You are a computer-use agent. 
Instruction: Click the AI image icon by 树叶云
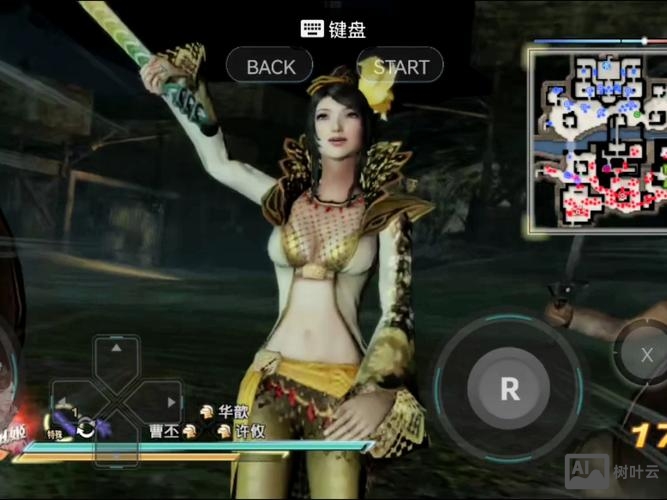586,471
